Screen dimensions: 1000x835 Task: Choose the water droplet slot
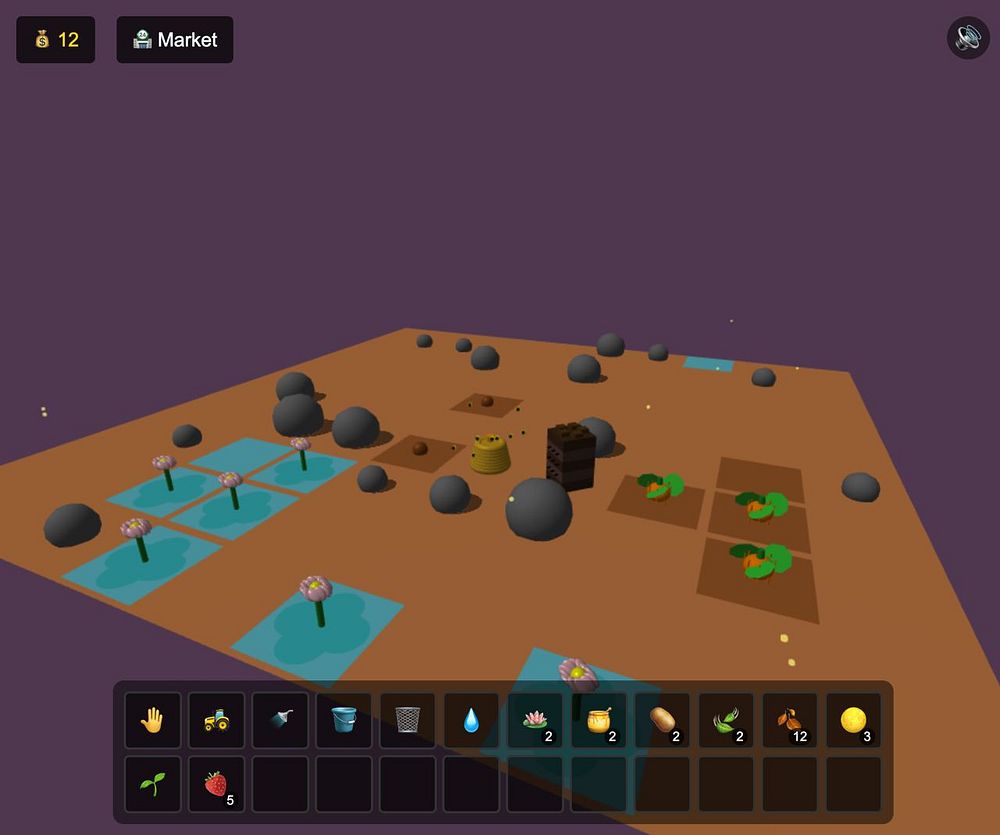point(471,720)
